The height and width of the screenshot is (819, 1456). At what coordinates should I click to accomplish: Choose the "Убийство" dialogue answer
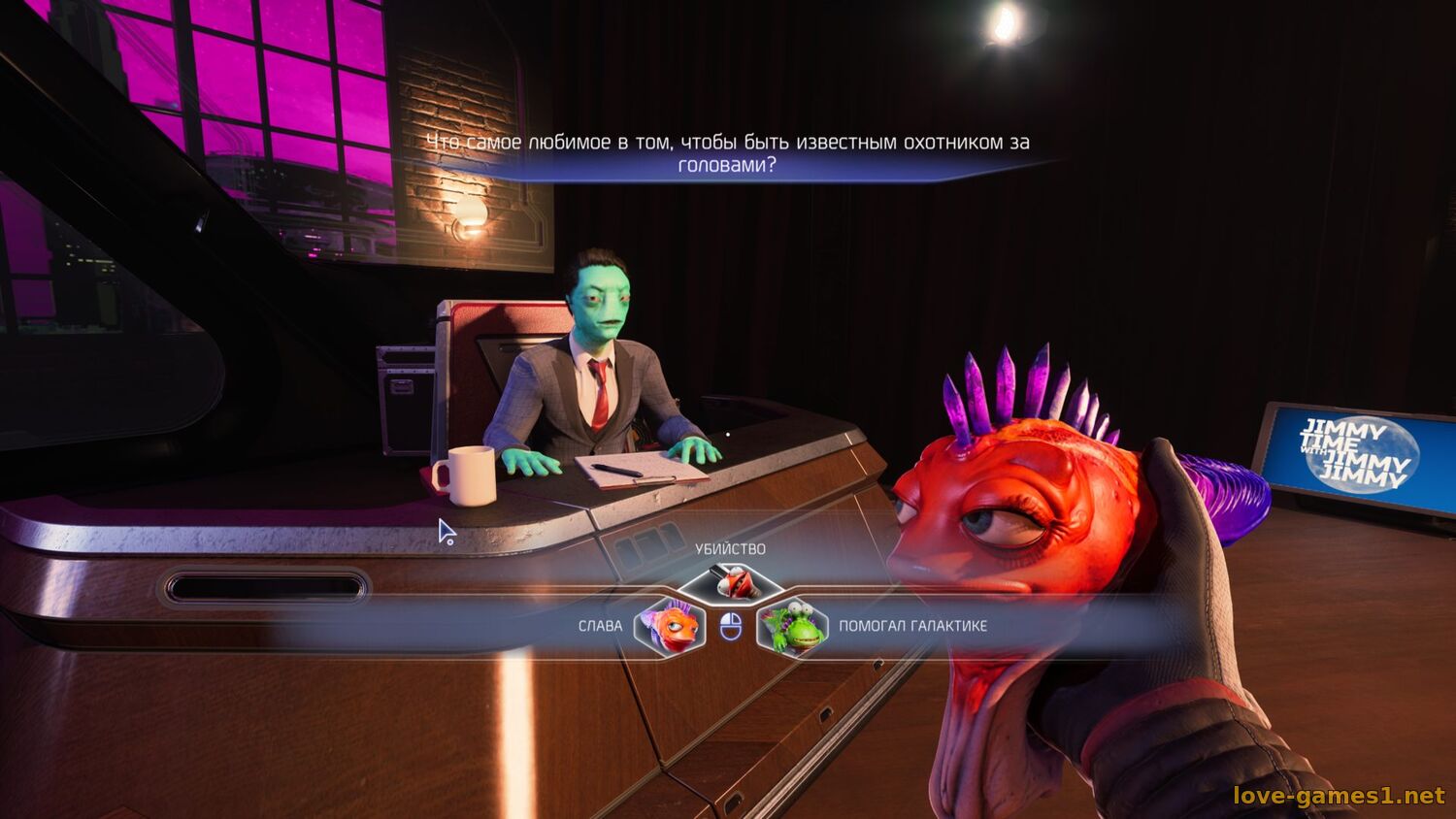(730, 581)
